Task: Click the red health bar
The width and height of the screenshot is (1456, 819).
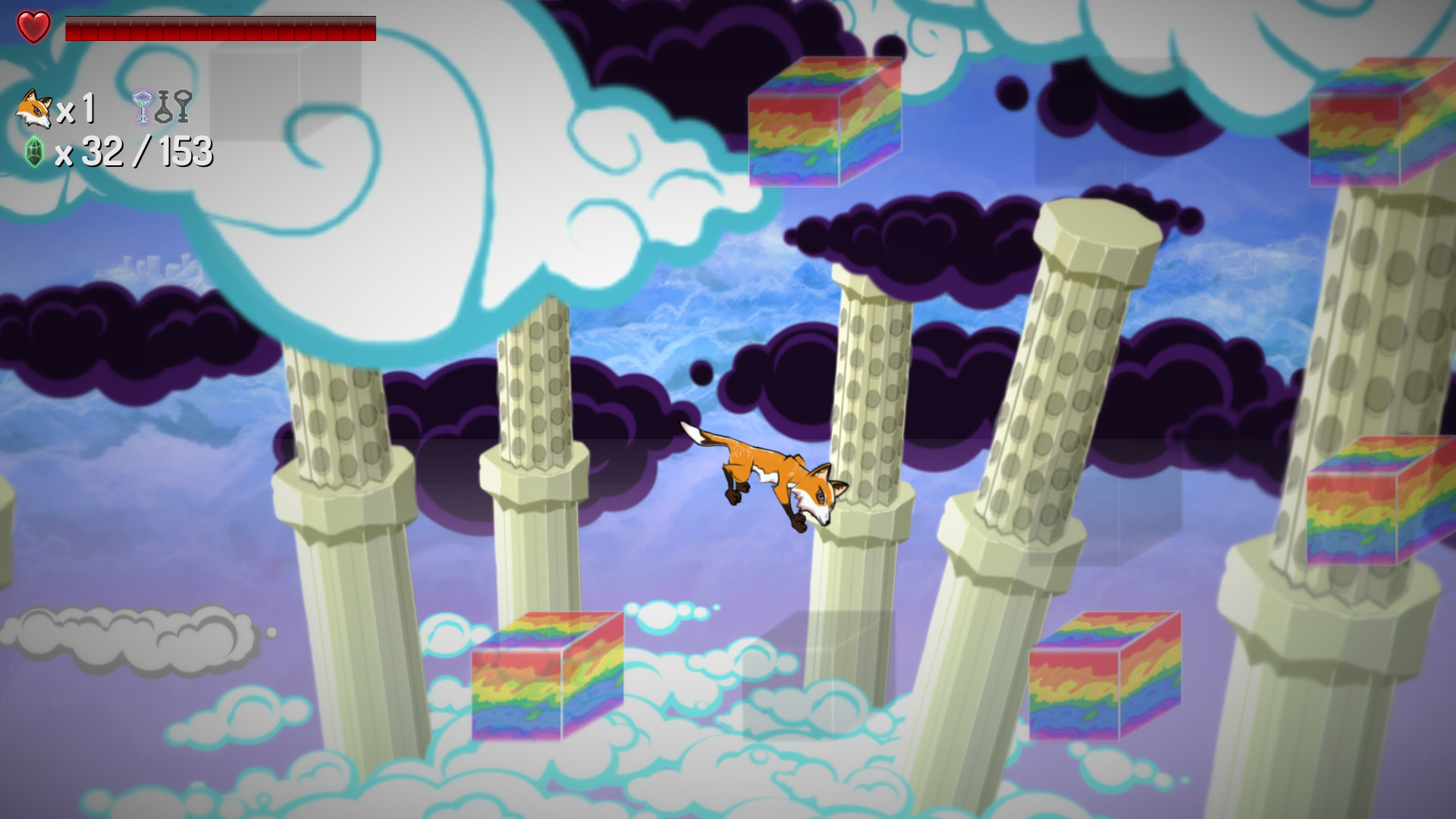Action: pos(220,29)
